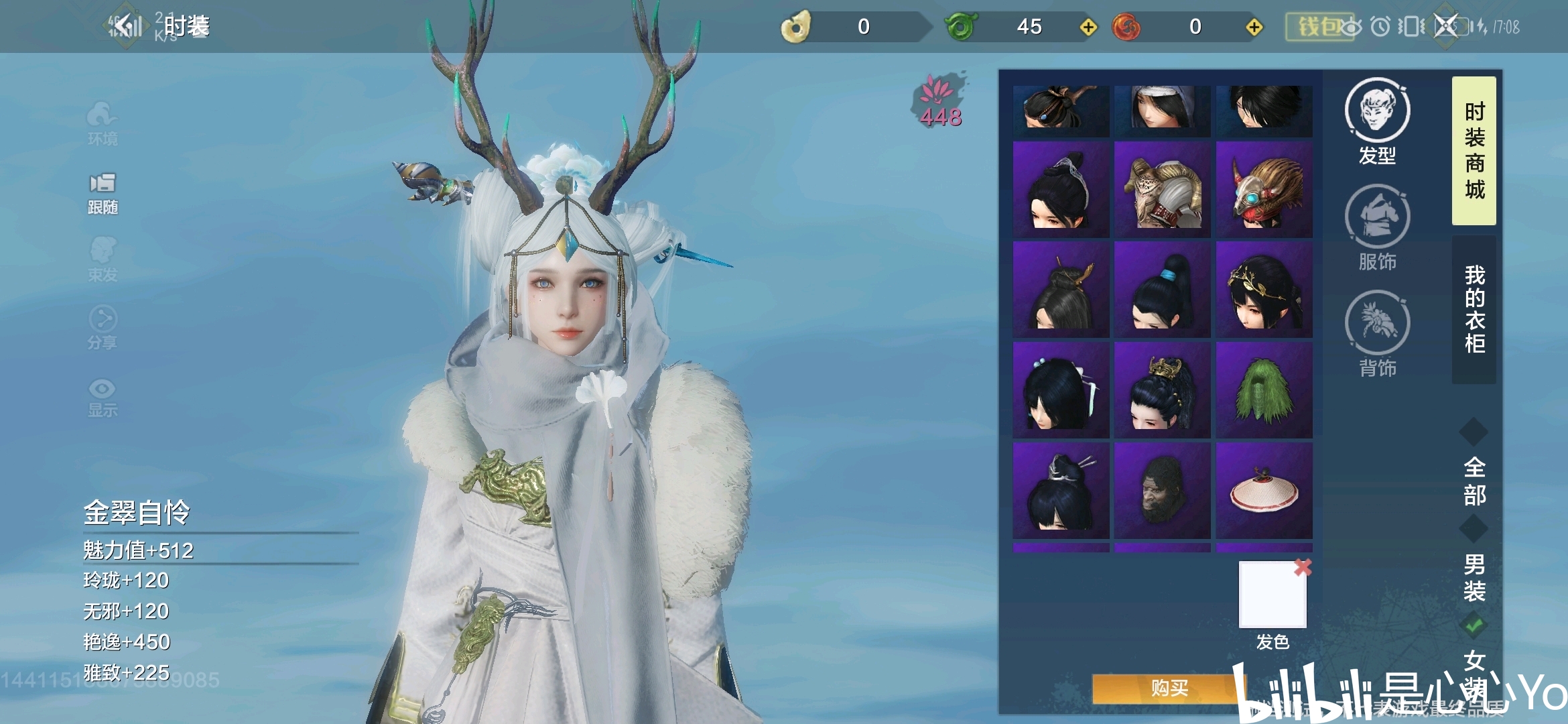Switch to the 发型 hairstyle category
Screen dimensions: 1568x724
point(1377,121)
